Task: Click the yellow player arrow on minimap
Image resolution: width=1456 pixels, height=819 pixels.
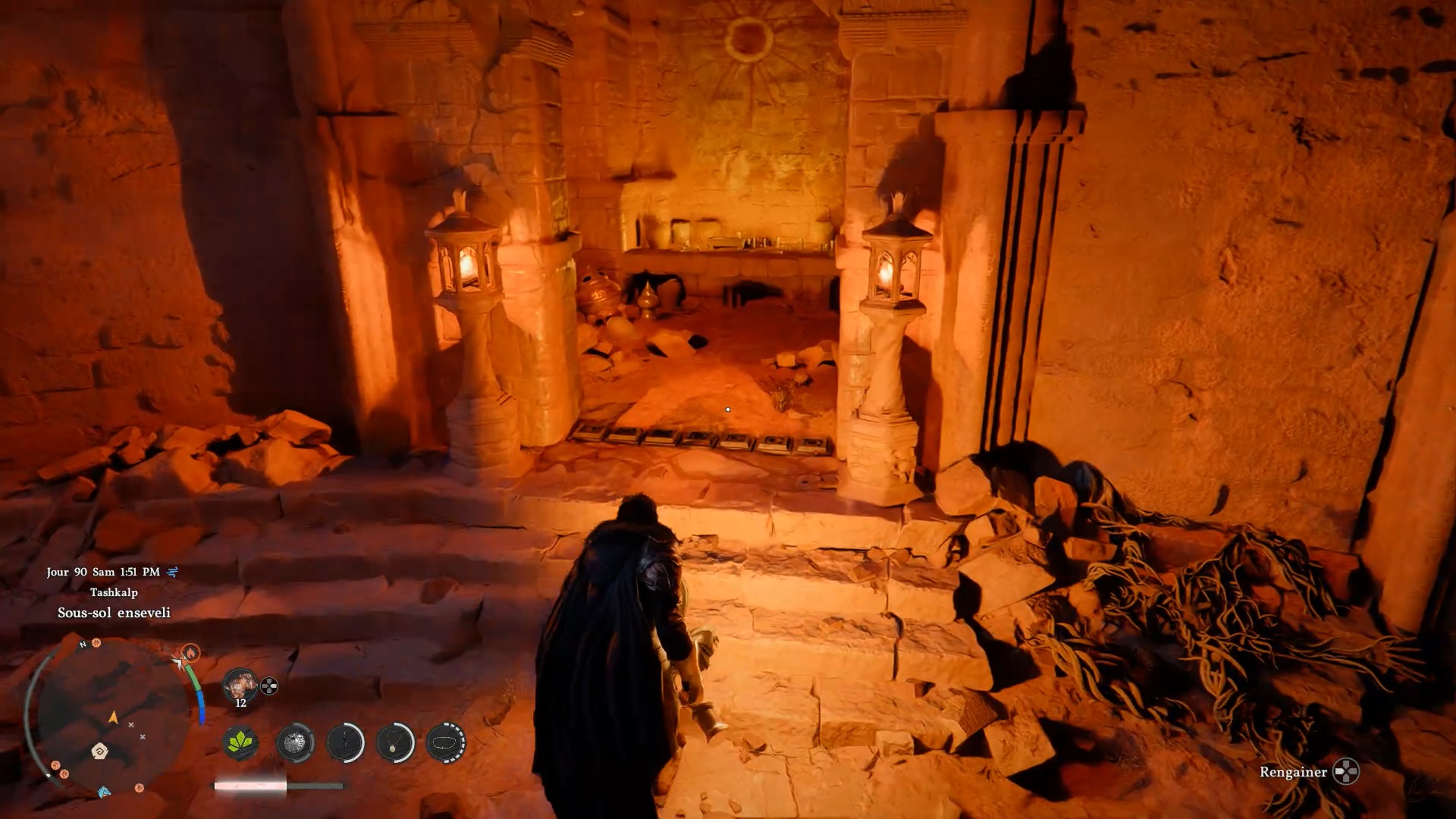Action: point(113,717)
